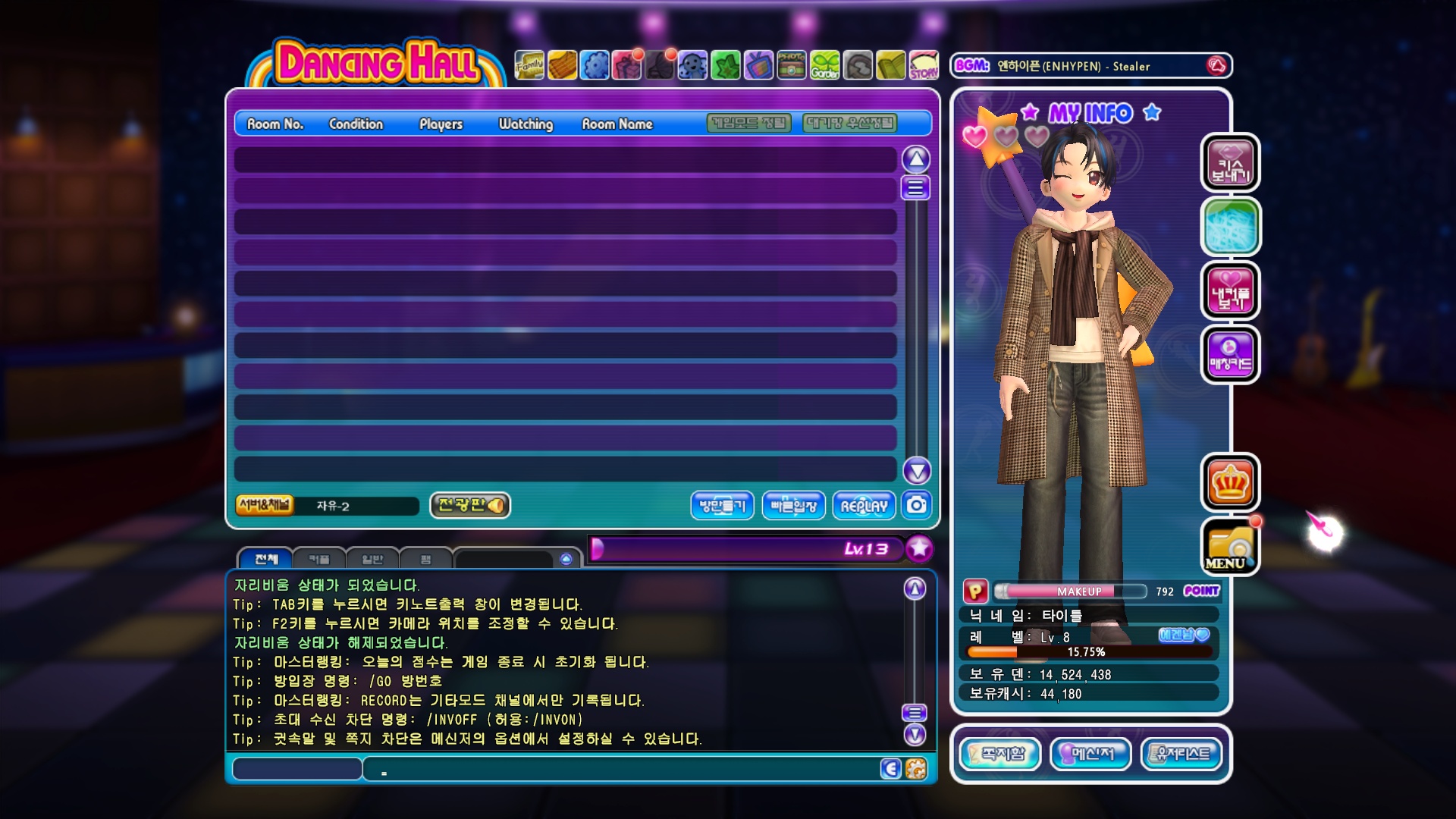Image resolution: width=1456 pixels, height=819 pixels.
Task: Open the 유저리스트 user list button
Action: (1181, 754)
